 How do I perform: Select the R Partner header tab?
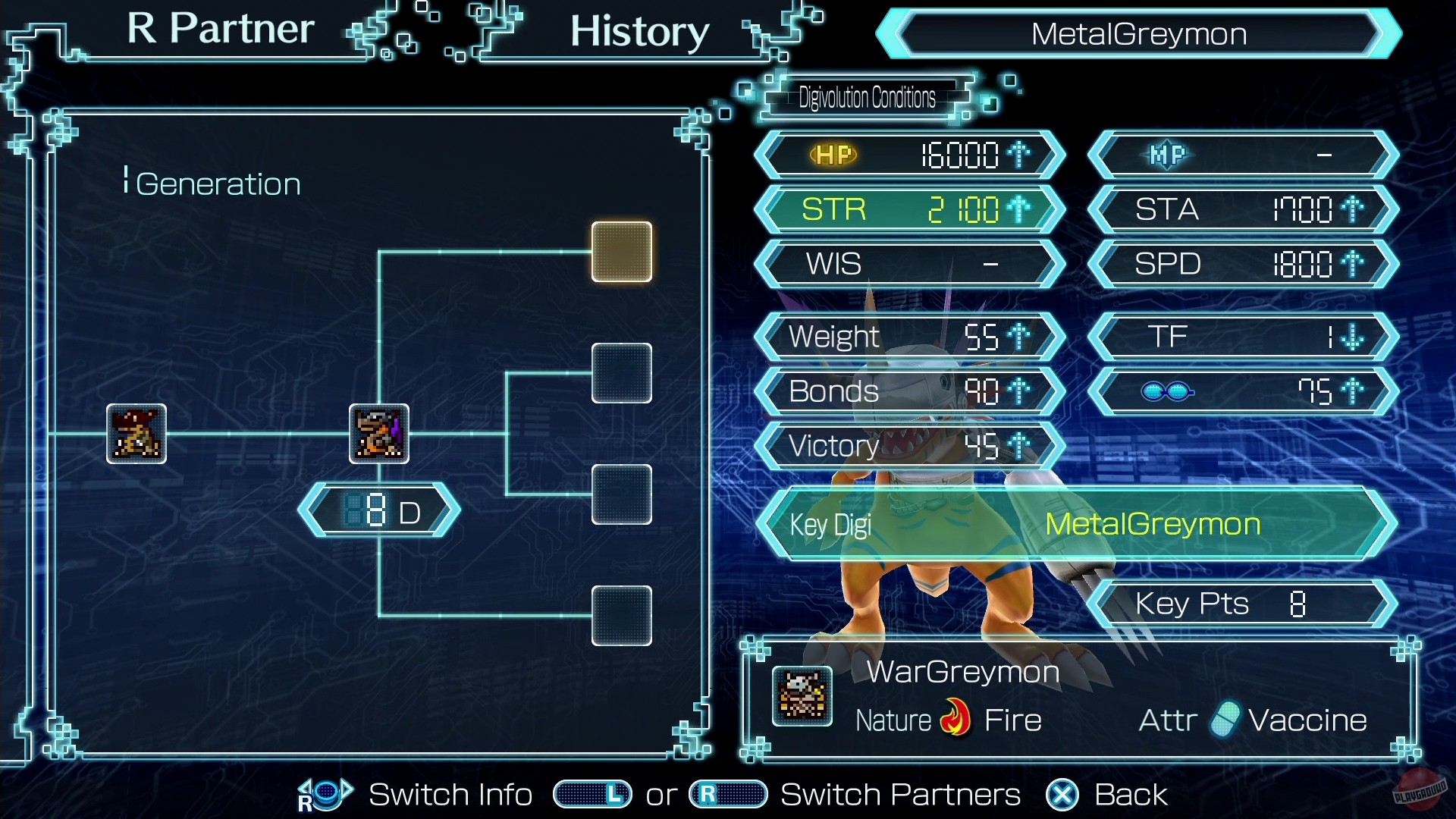(x=218, y=29)
